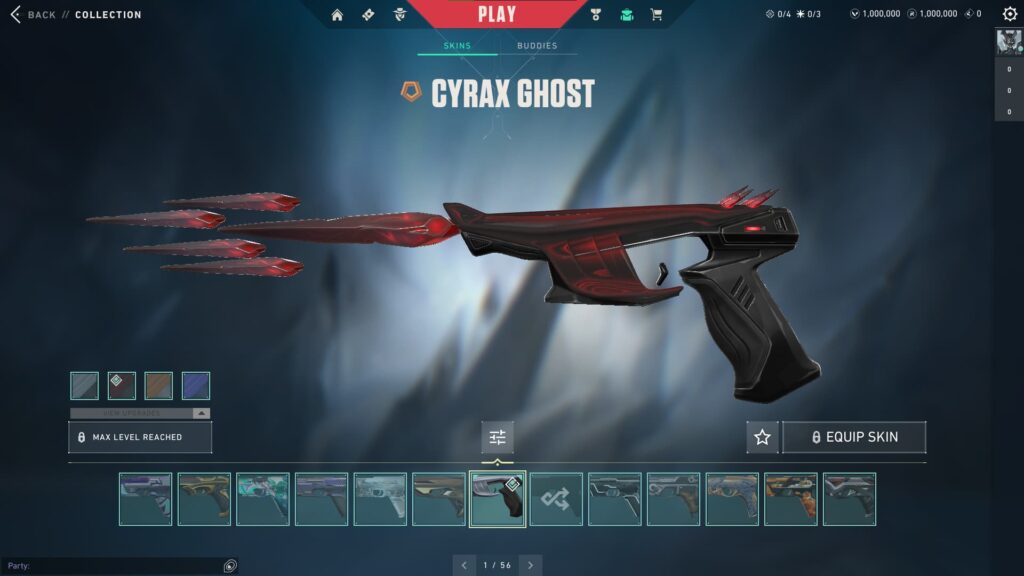Image resolution: width=1024 pixels, height=576 pixels.
Task: Choose the brown color variant swatch
Action: (x=159, y=385)
